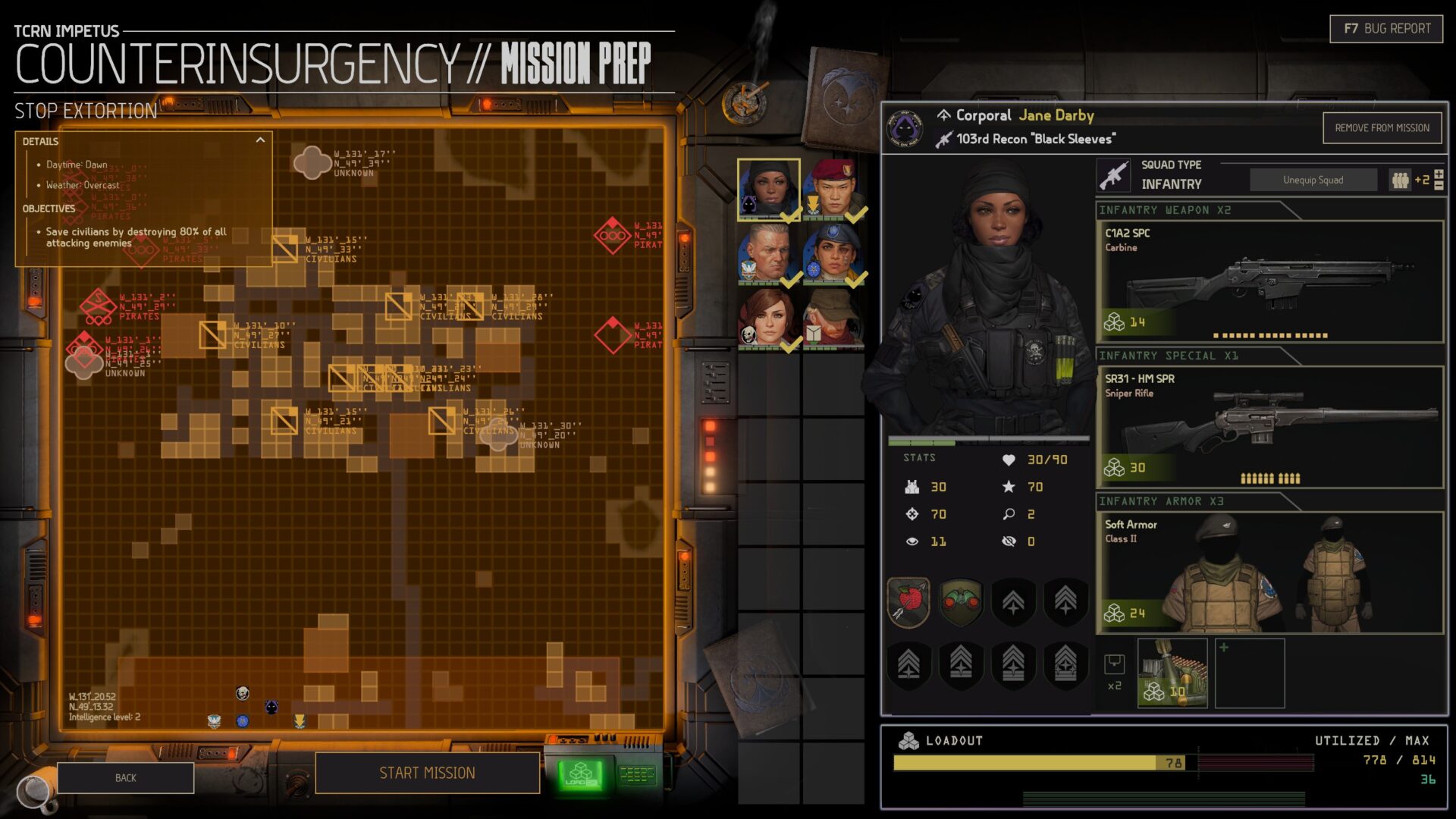Pick the red-haired woman's portrait

[x=768, y=318]
